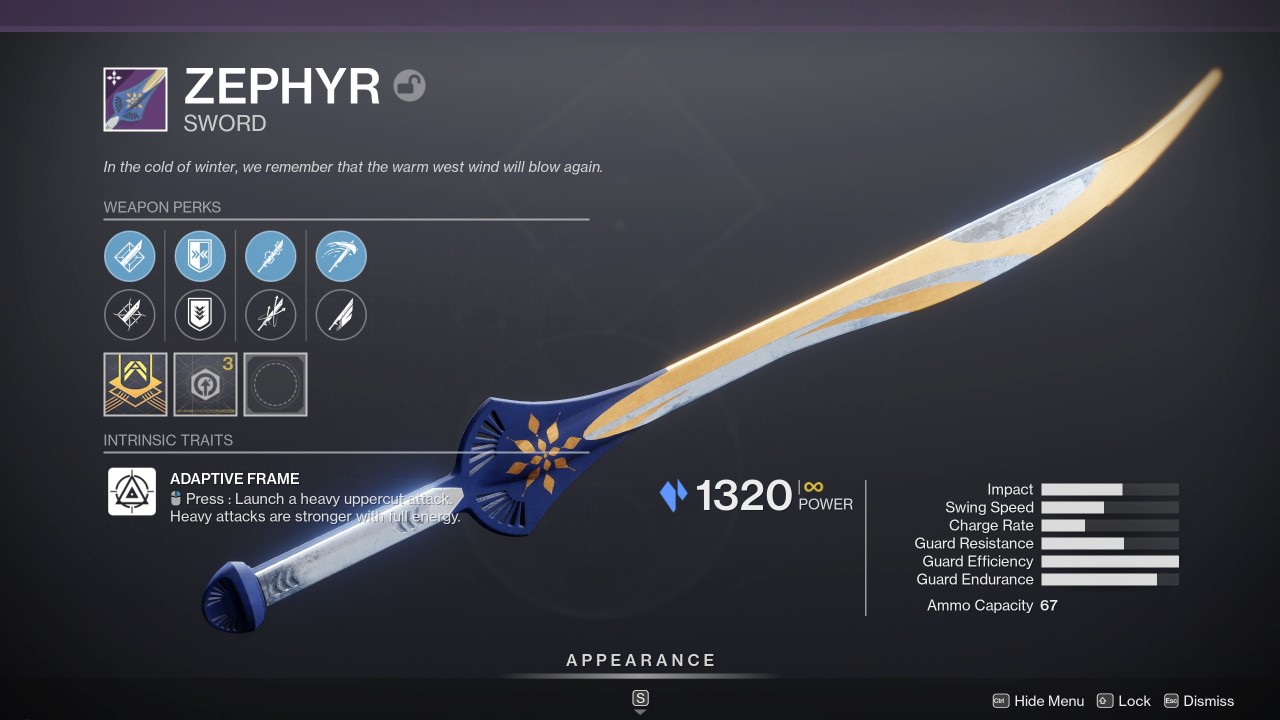Viewport: 1280px width, 720px height.
Task: Toggle the alternate chevron-shield guard perk
Action: (200, 315)
